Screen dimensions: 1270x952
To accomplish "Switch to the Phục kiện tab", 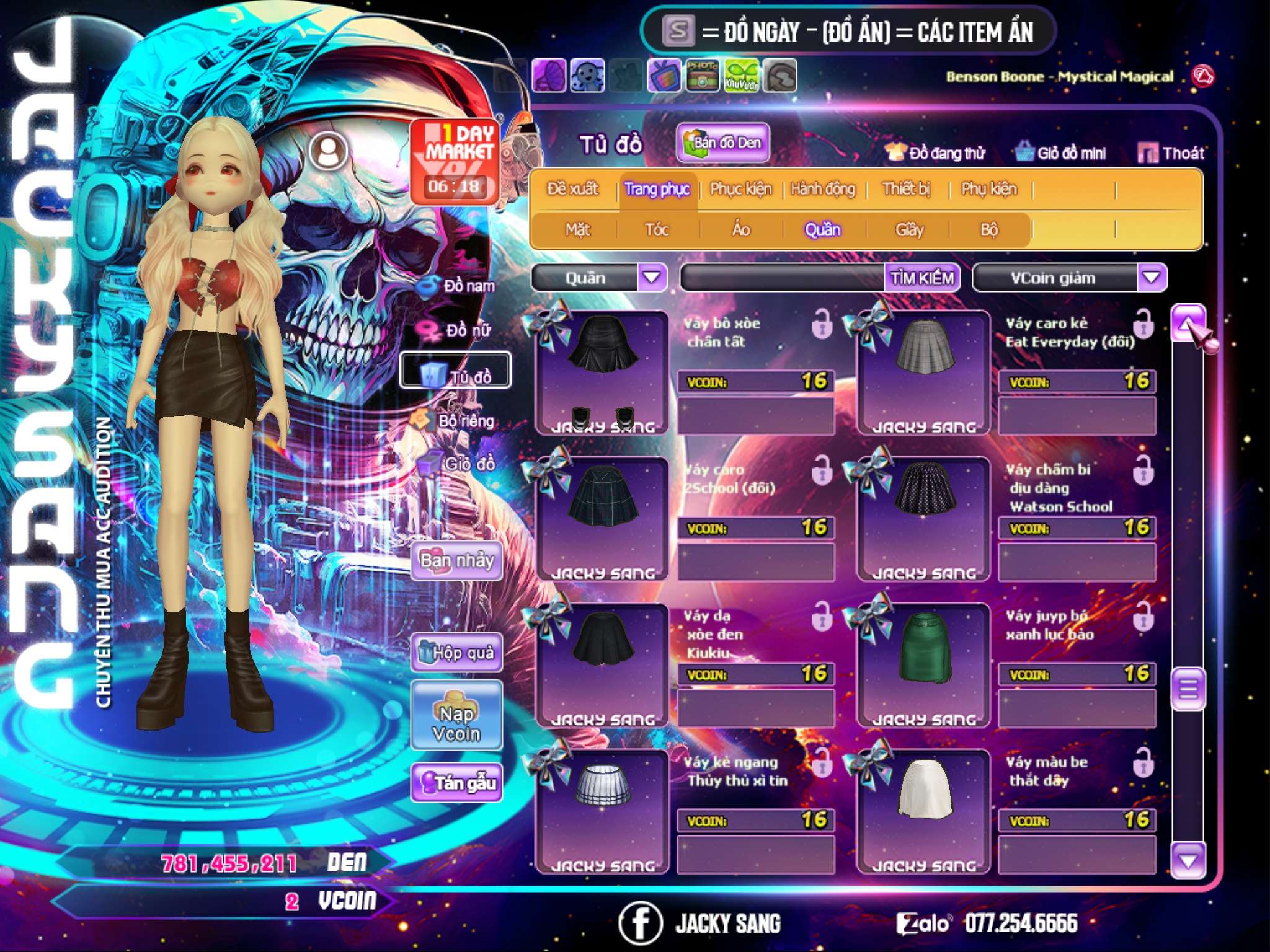I will tap(740, 189).
